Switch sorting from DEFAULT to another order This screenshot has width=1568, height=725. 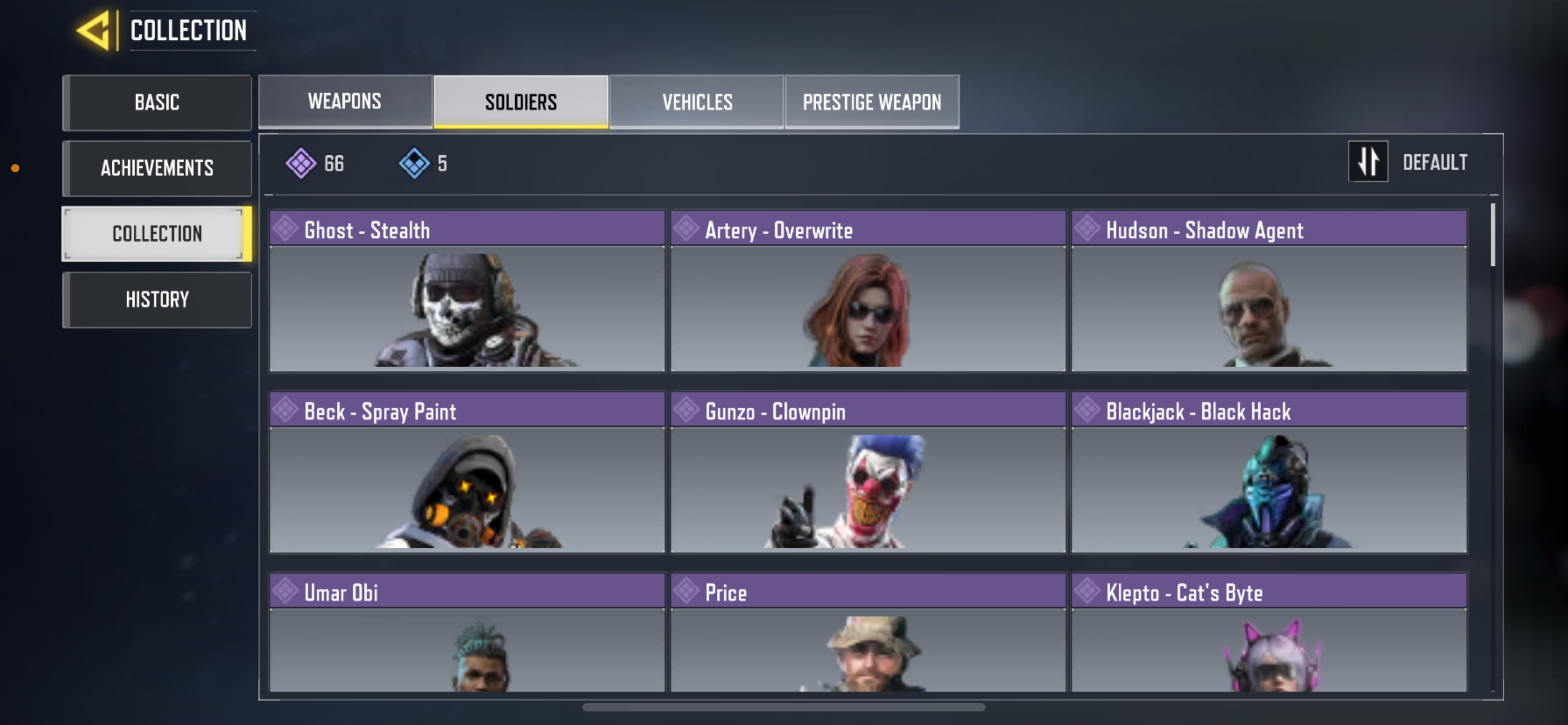tap(1368, 162)
